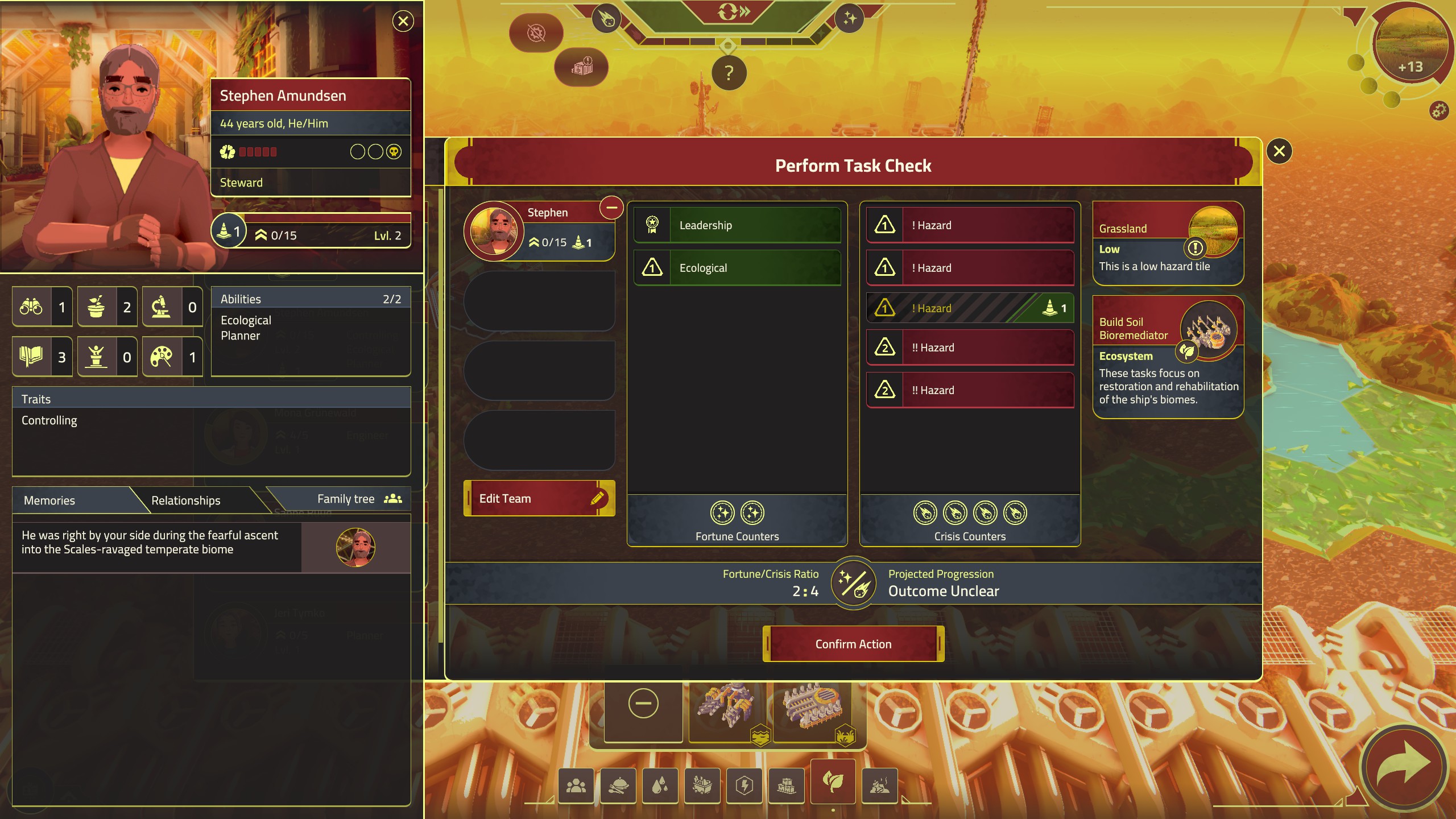
Task: Remove Stephen using the minus toggle on his portrait
Action: [613, 208]
